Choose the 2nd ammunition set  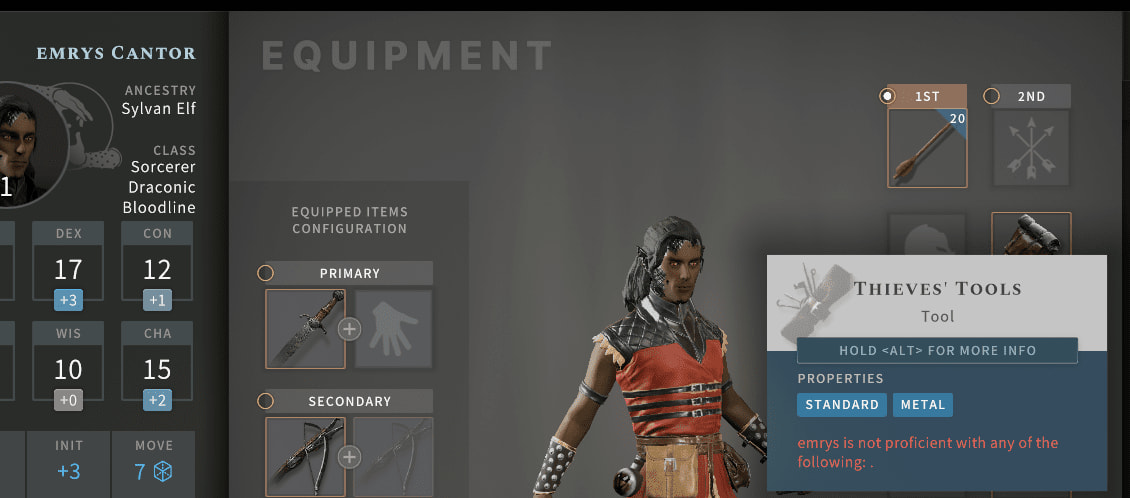(992, 96)
